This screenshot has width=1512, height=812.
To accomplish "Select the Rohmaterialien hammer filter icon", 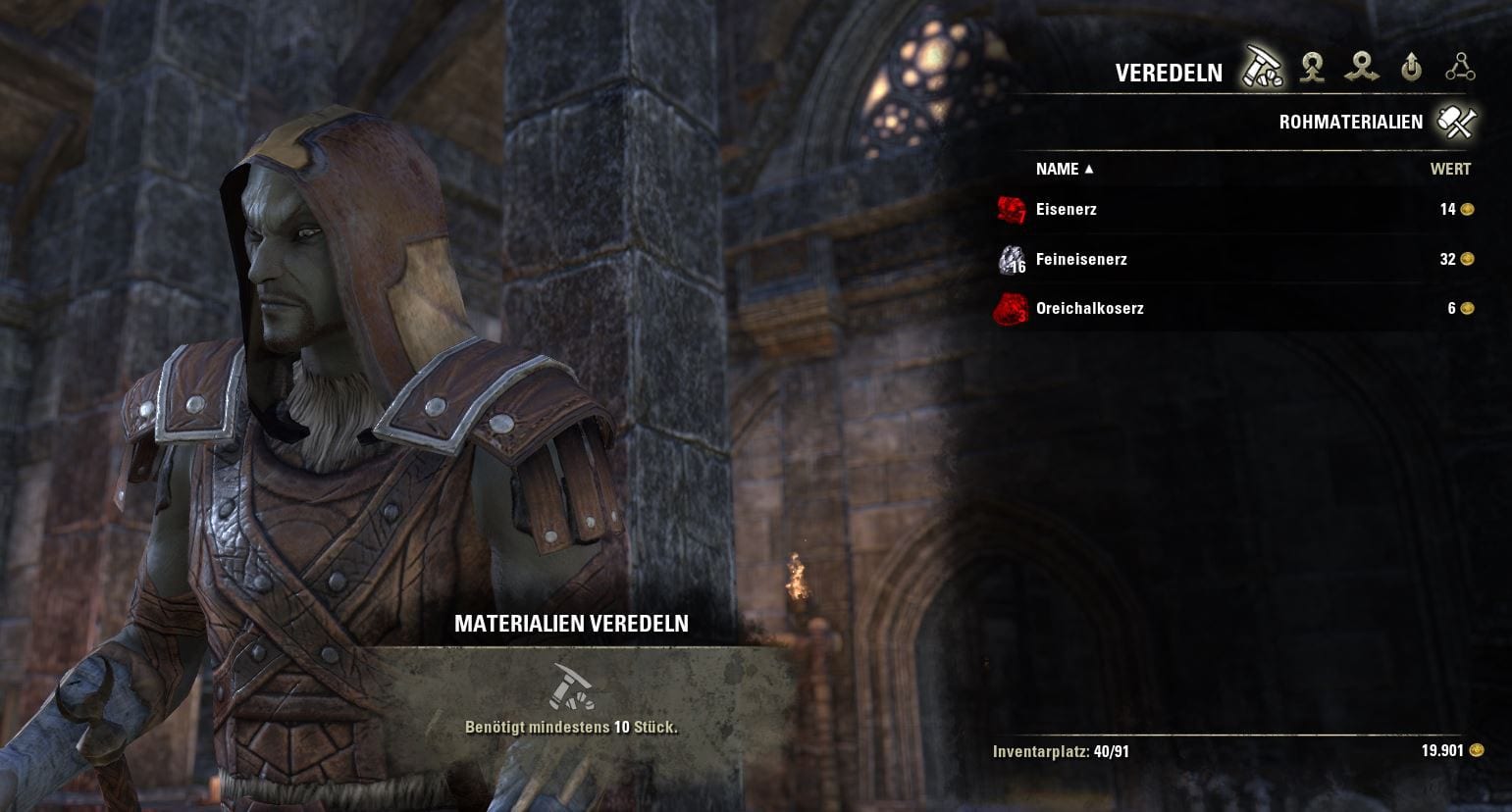I will coord(1457,122).
